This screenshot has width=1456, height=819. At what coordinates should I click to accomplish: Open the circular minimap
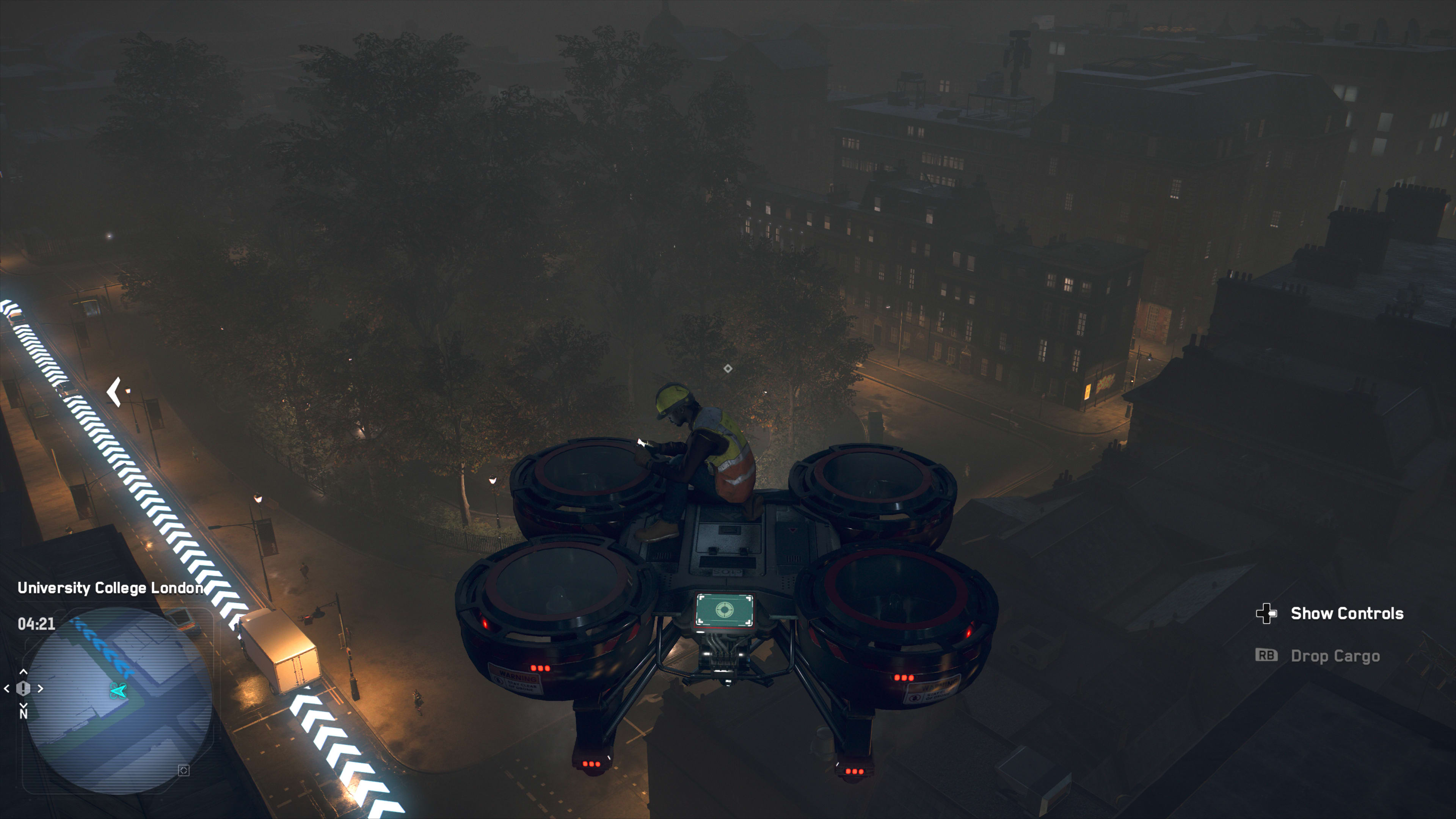click(119, 701)
